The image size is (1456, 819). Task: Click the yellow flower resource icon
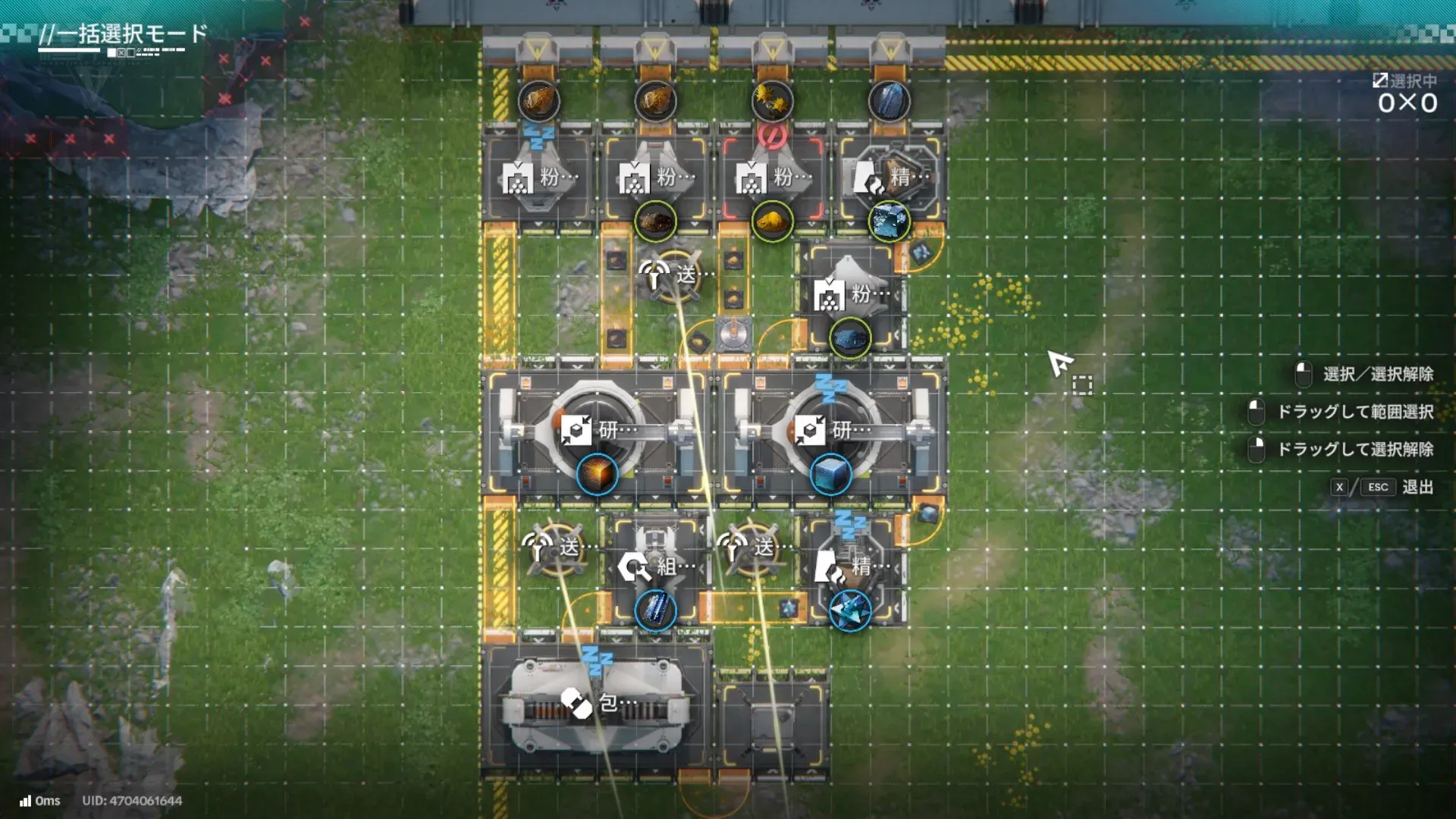pos(772,101)
